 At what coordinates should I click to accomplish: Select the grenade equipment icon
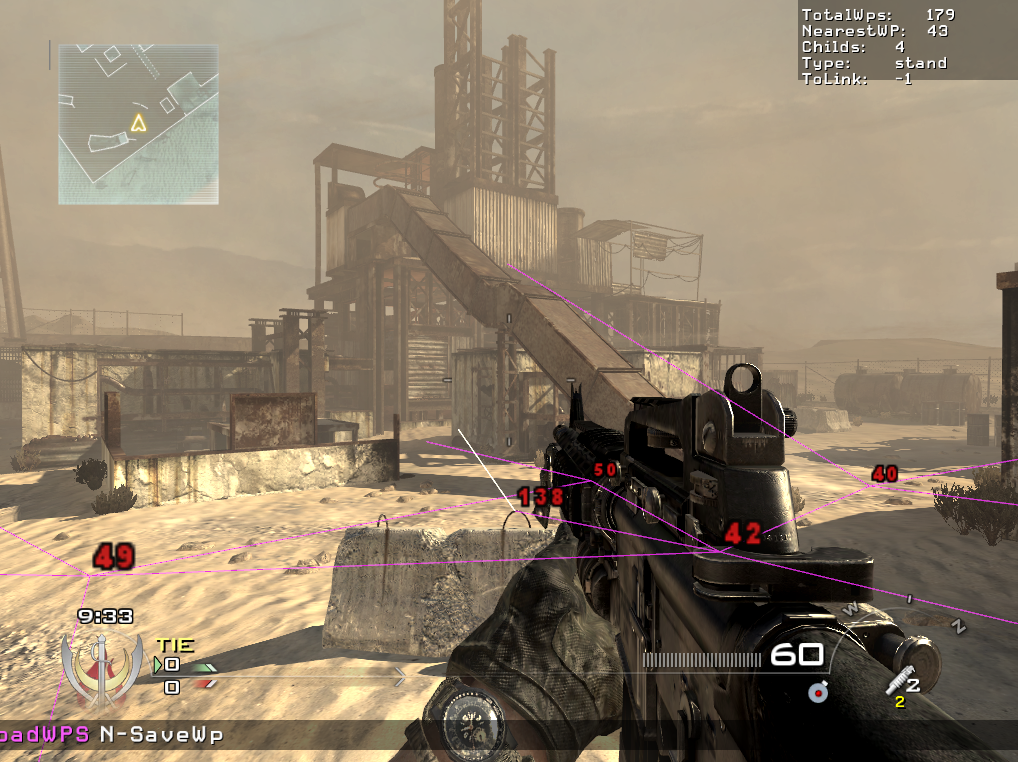point(819,690)
